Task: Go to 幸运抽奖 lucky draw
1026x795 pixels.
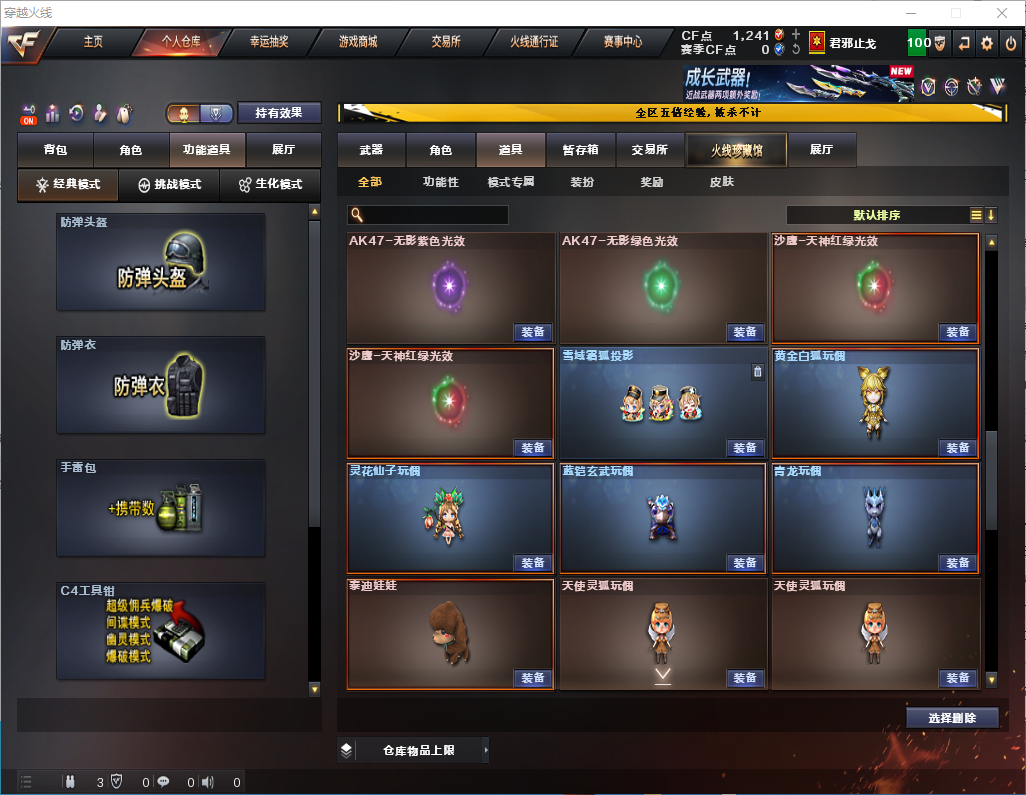Action: [268, 42]
